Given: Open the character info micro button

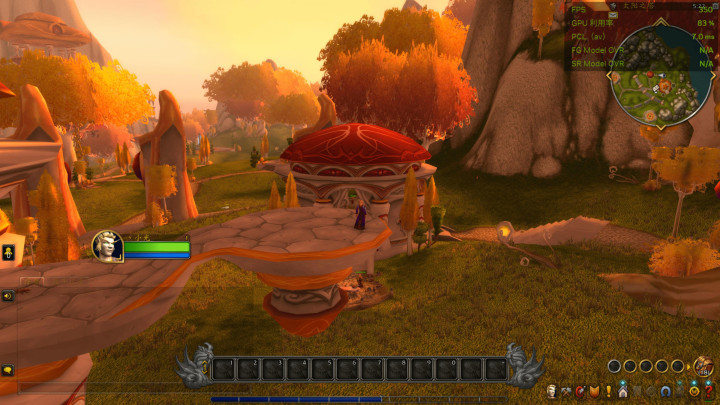Looking at the screenshot, I should [551, 391].
